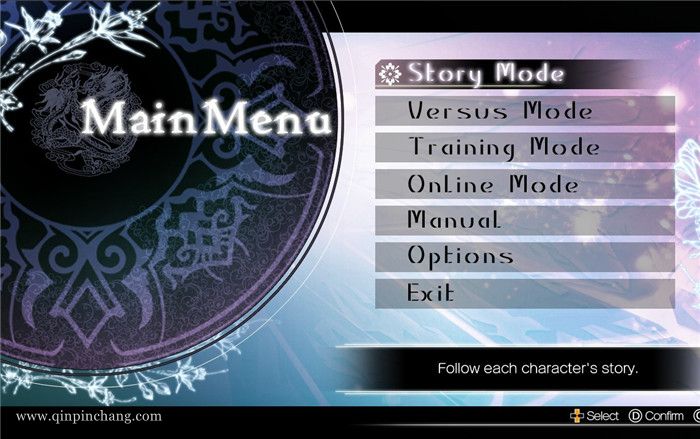The height and width of the screenshot is (439, 700).
Task: Go to the Options menu
Action: click(460, 256)
